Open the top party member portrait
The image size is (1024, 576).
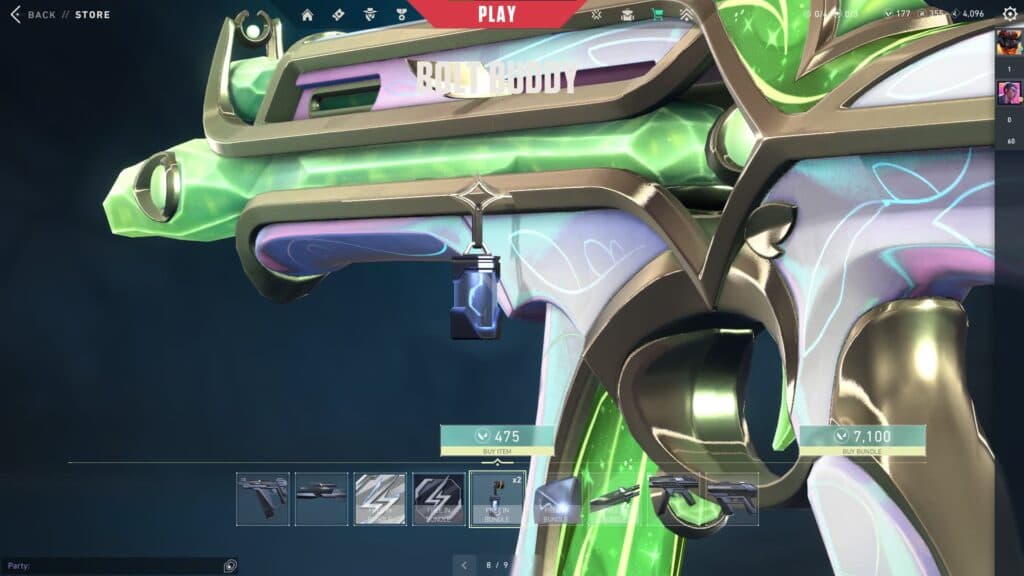[x=1009, y=44]
